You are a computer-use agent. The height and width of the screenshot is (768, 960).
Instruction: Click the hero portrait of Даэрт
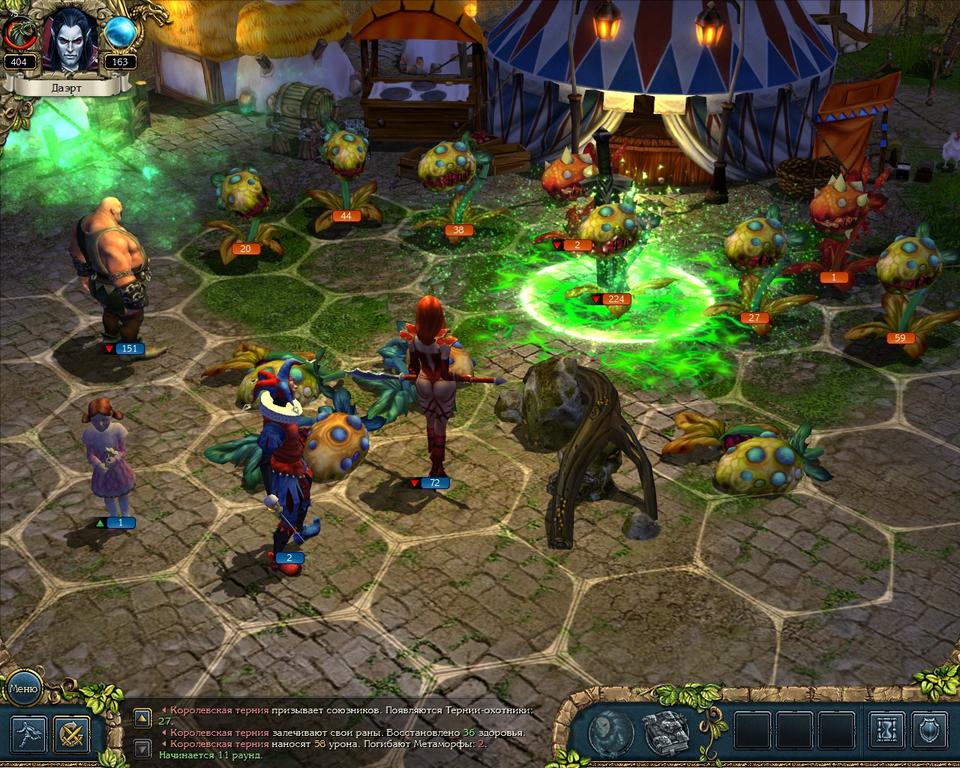point(69,39)
